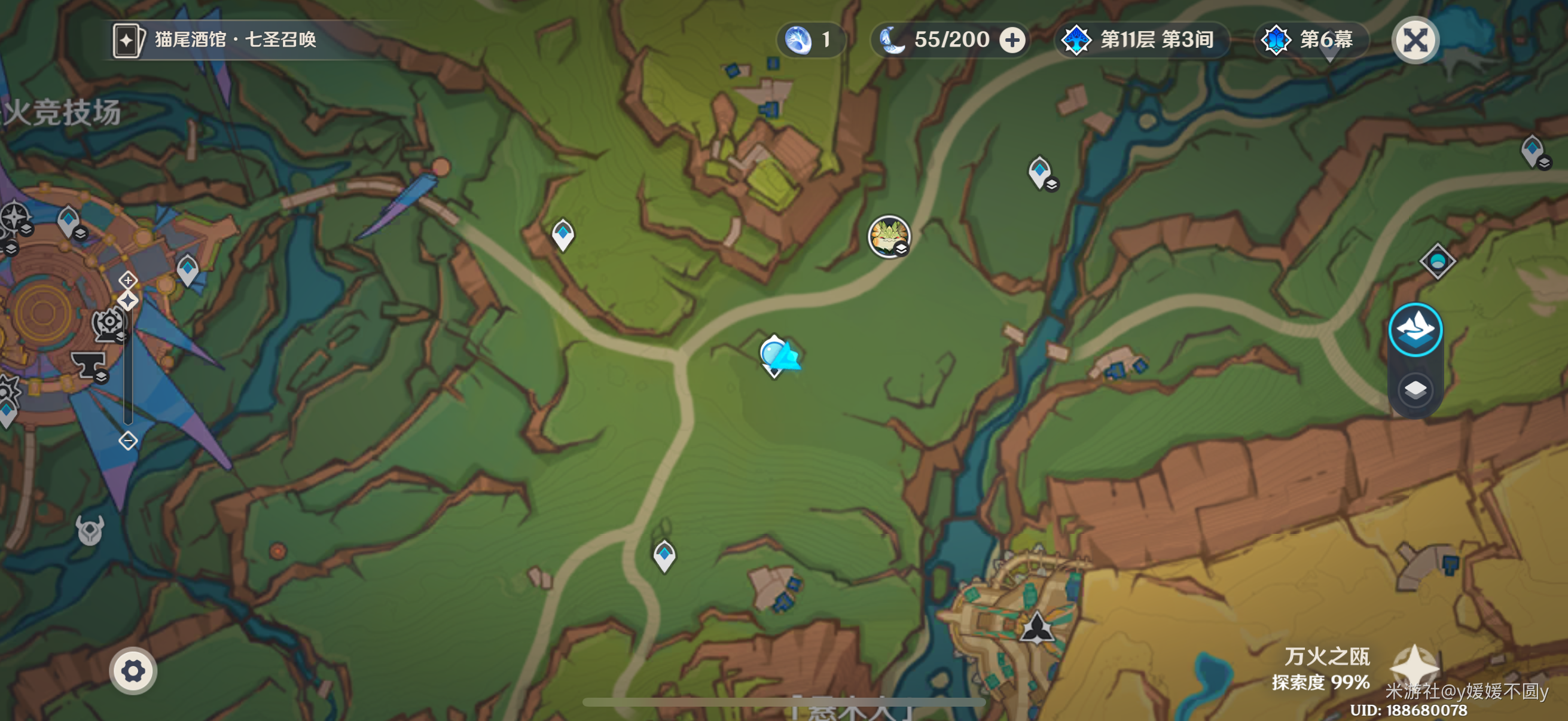Click the condensed resin counter icon
The height and width of the screenshot is (721, 1568).
coord(798,40)
